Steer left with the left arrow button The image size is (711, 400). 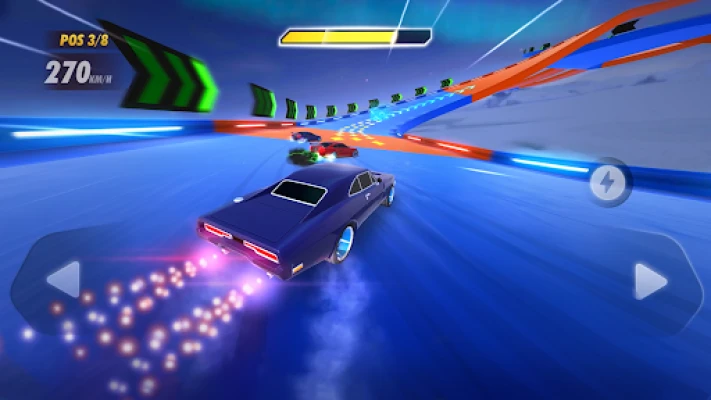62,280
